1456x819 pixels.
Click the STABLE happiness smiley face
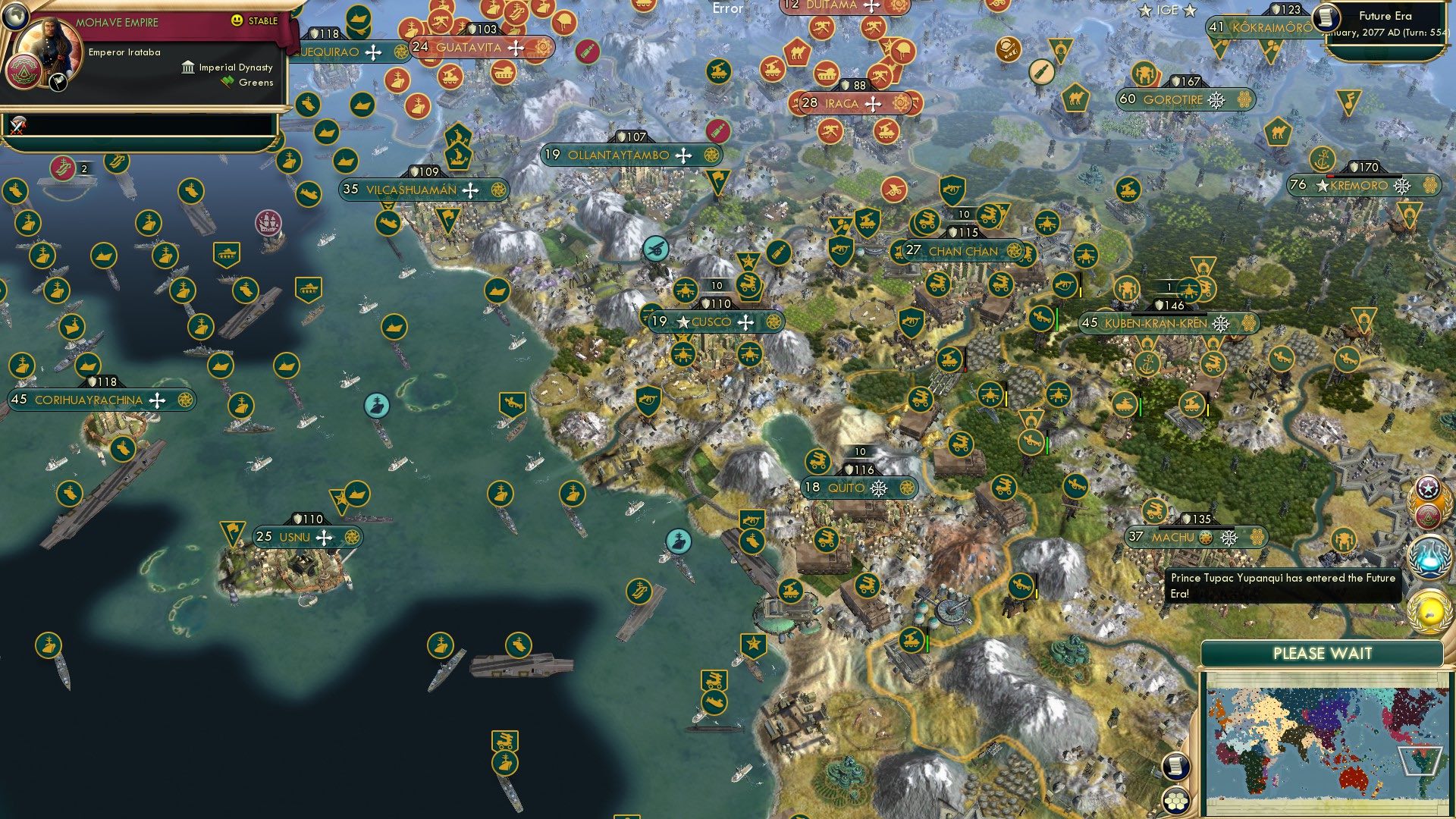pyautogui.click(x=237, y=21)
